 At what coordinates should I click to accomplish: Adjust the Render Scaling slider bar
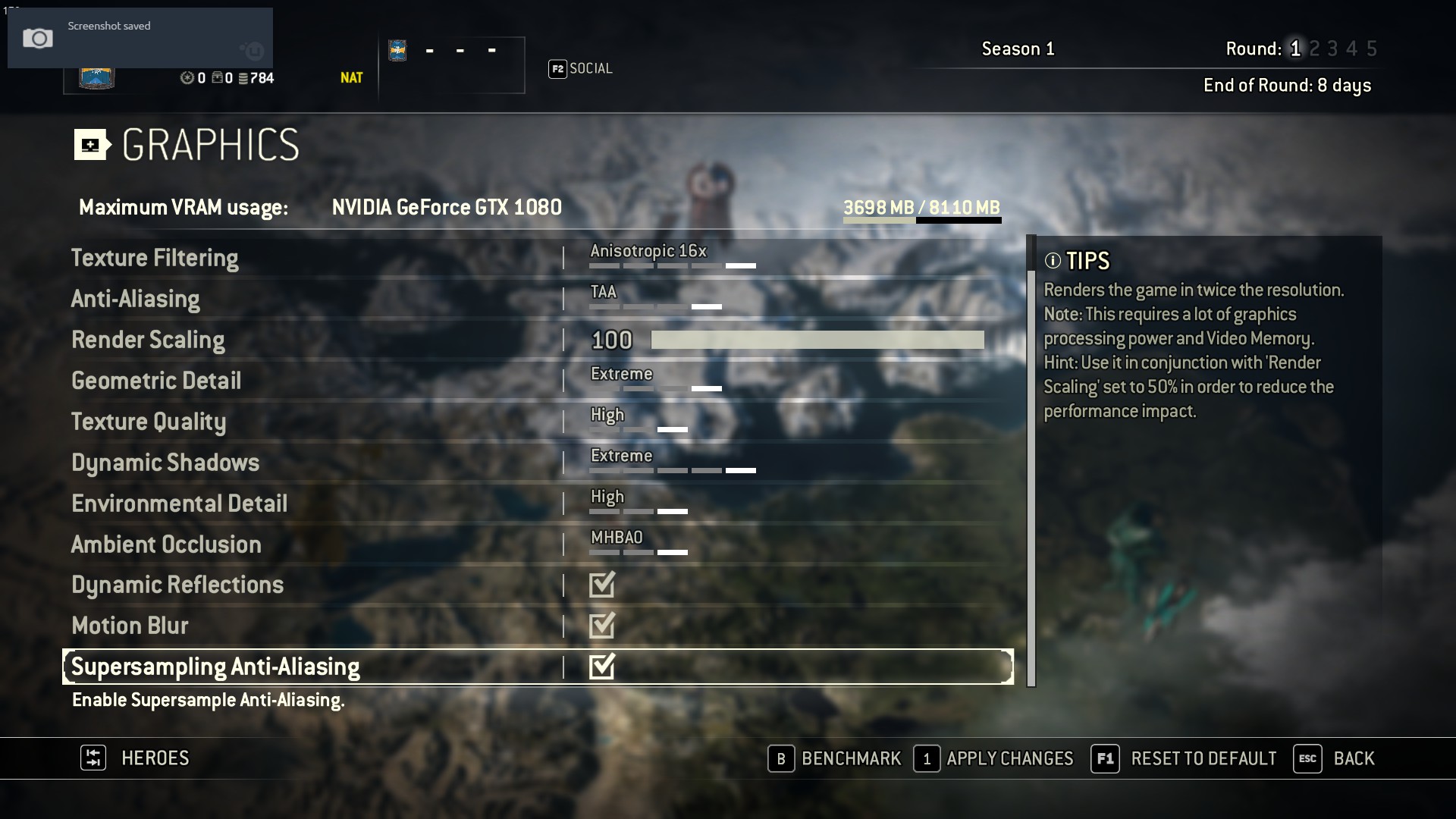tap(817, 340)
